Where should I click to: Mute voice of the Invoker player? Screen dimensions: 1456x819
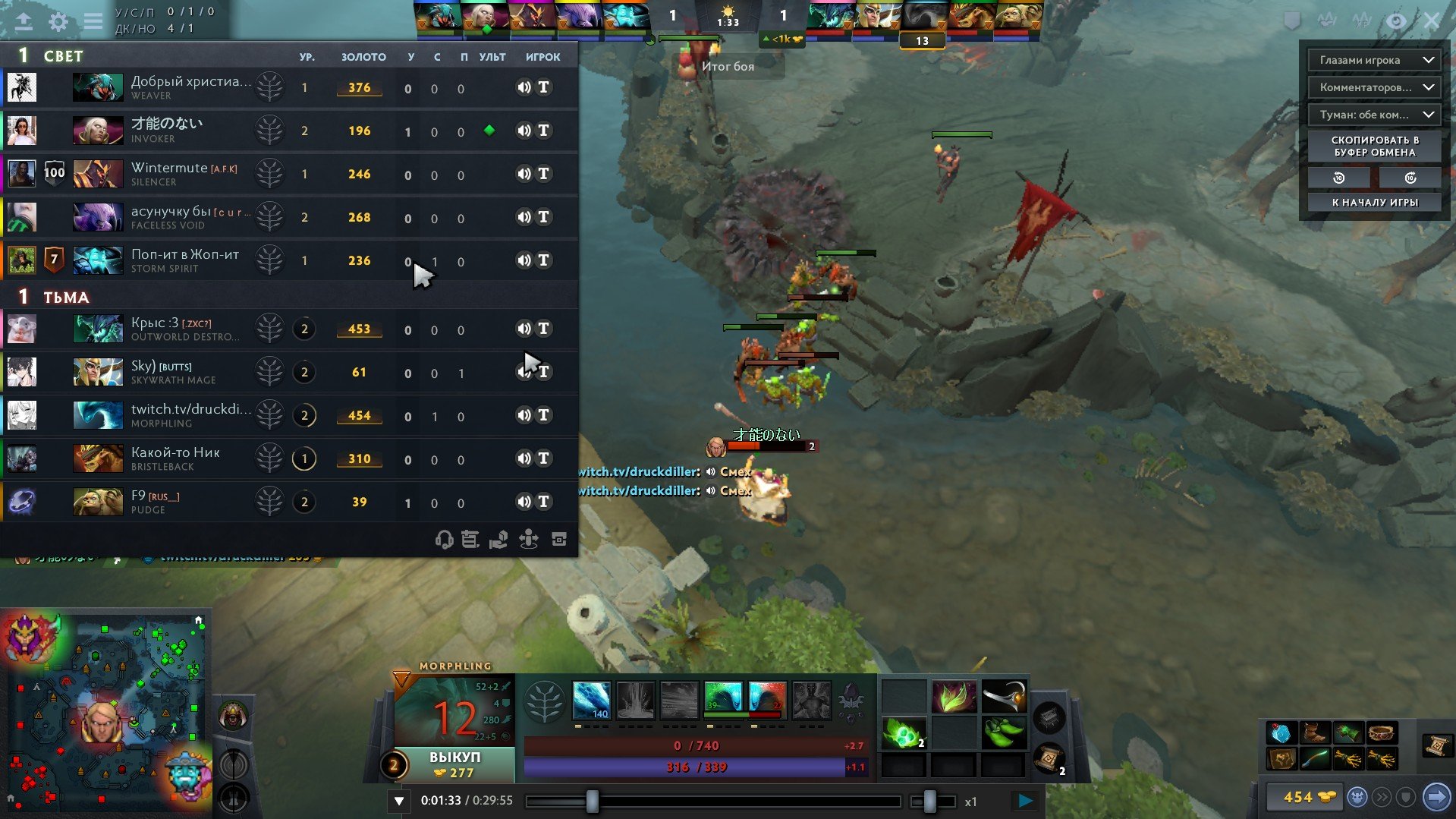524,131
